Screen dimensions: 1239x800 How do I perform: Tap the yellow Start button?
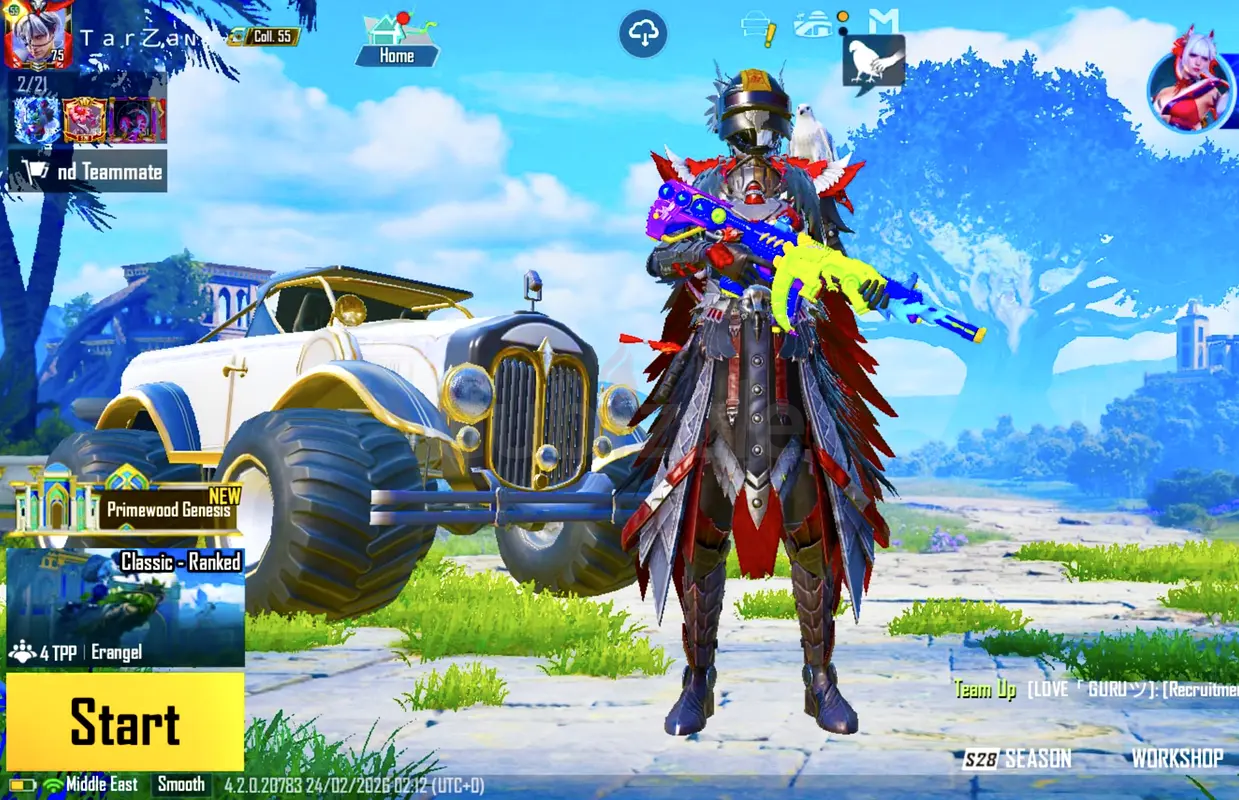pos(125,722)
